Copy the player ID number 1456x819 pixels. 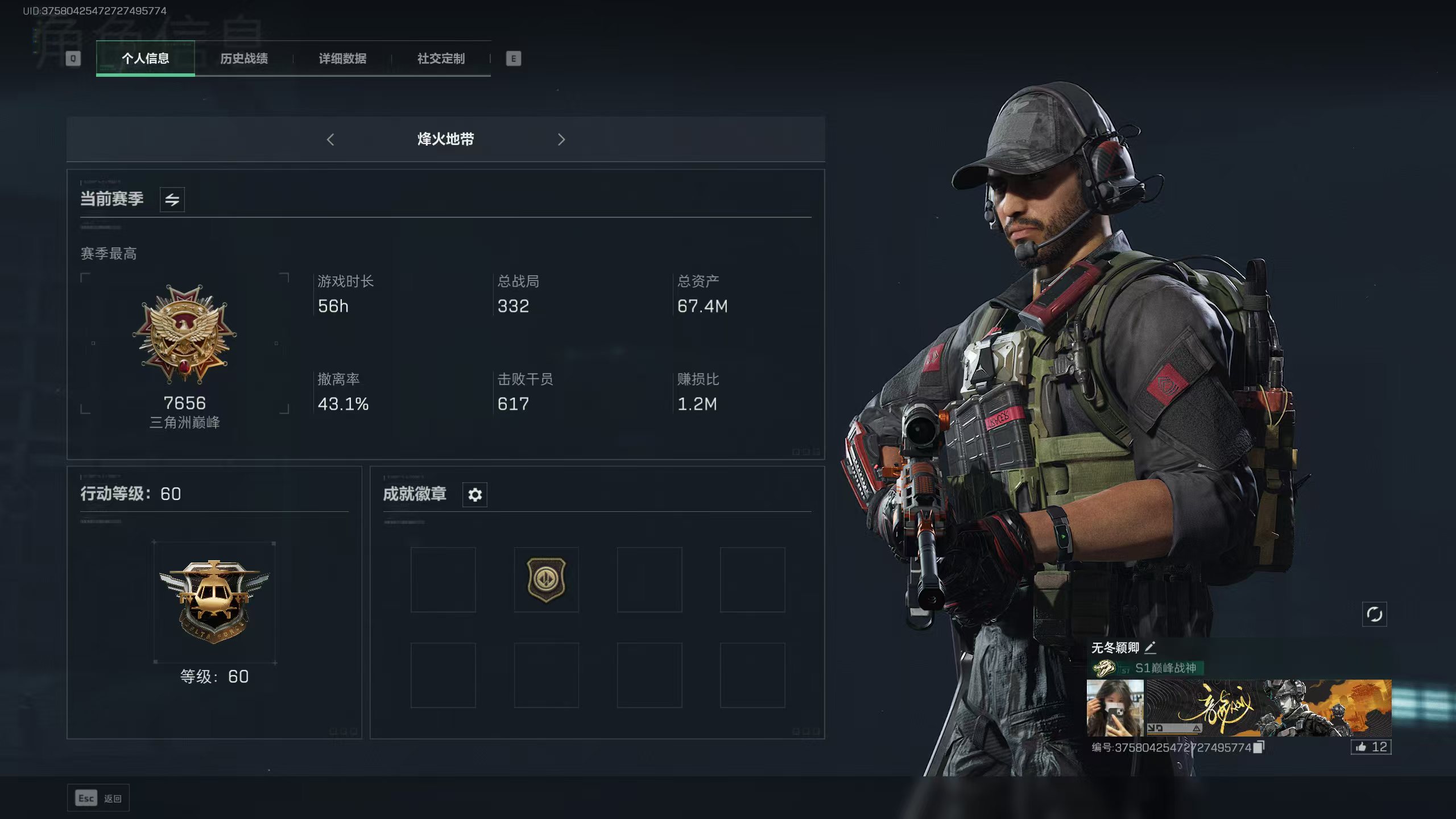1259,747
